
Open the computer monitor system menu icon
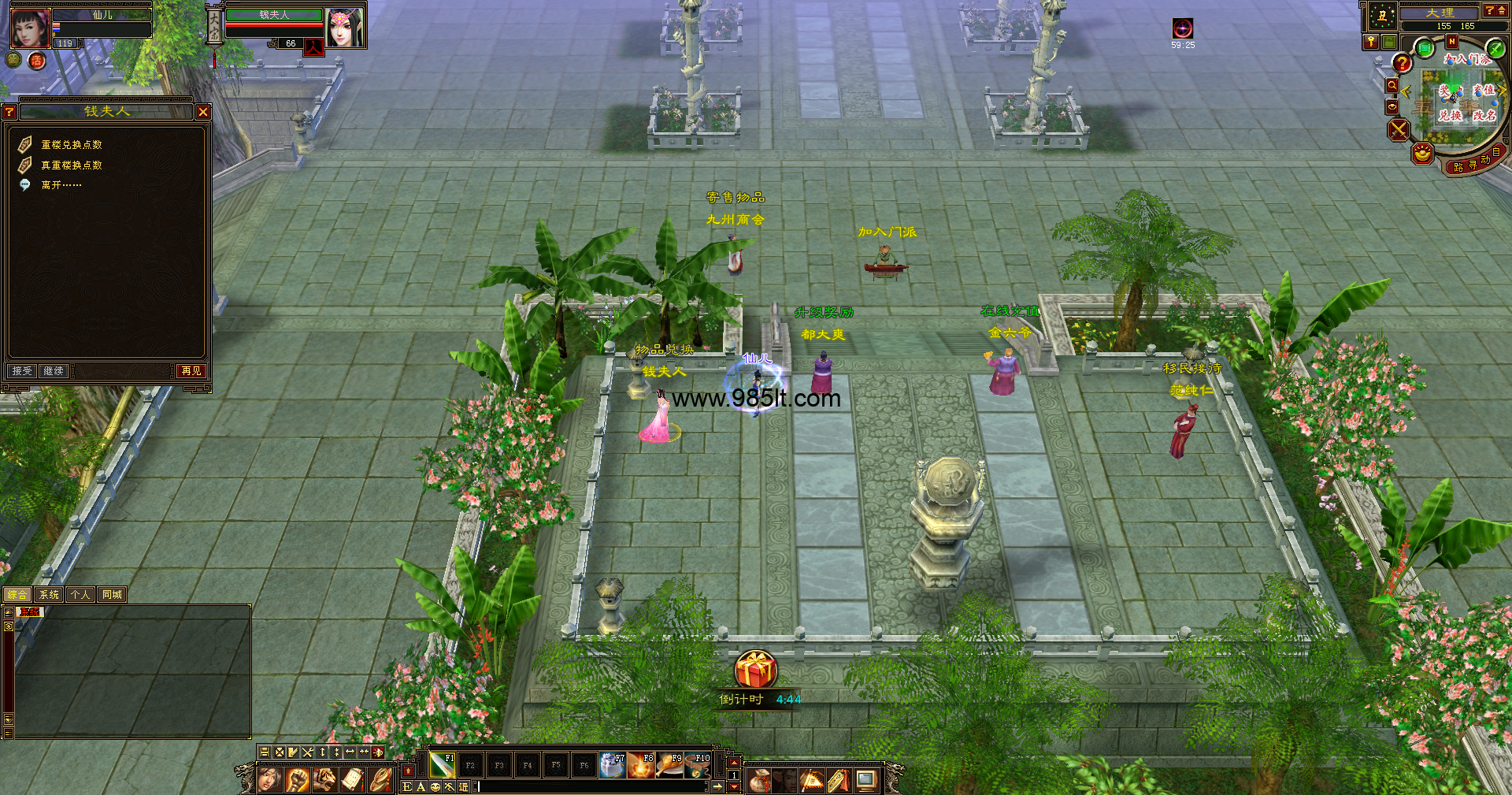coord(865,781)
